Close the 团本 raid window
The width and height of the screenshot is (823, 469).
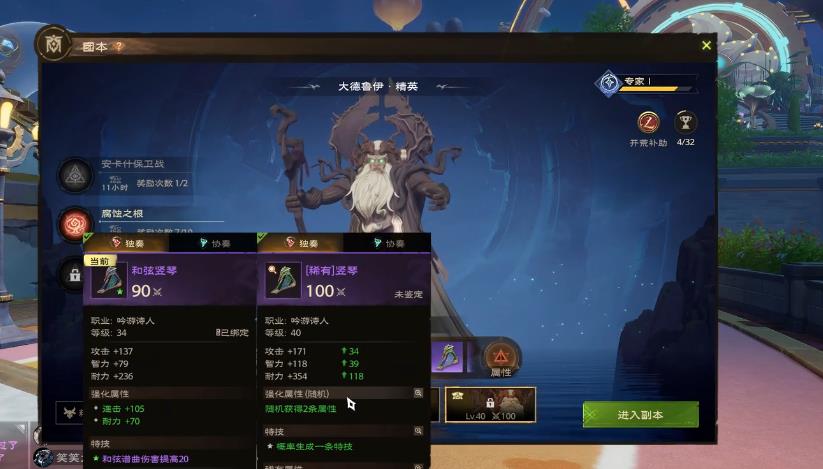tap(706, 45)
